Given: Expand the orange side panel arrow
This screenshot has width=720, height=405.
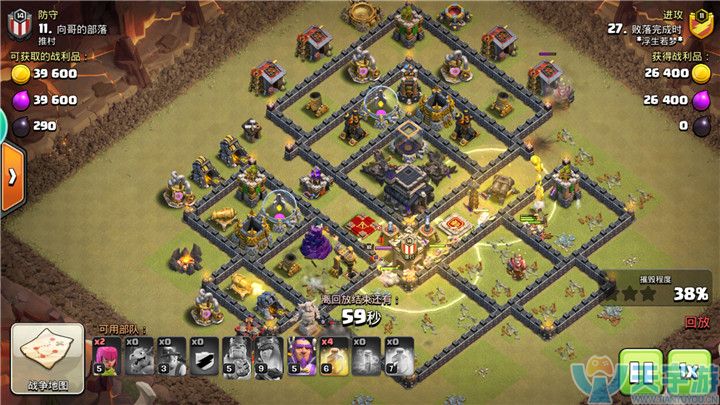Looking at the screenshot, I should click(11, 177).
